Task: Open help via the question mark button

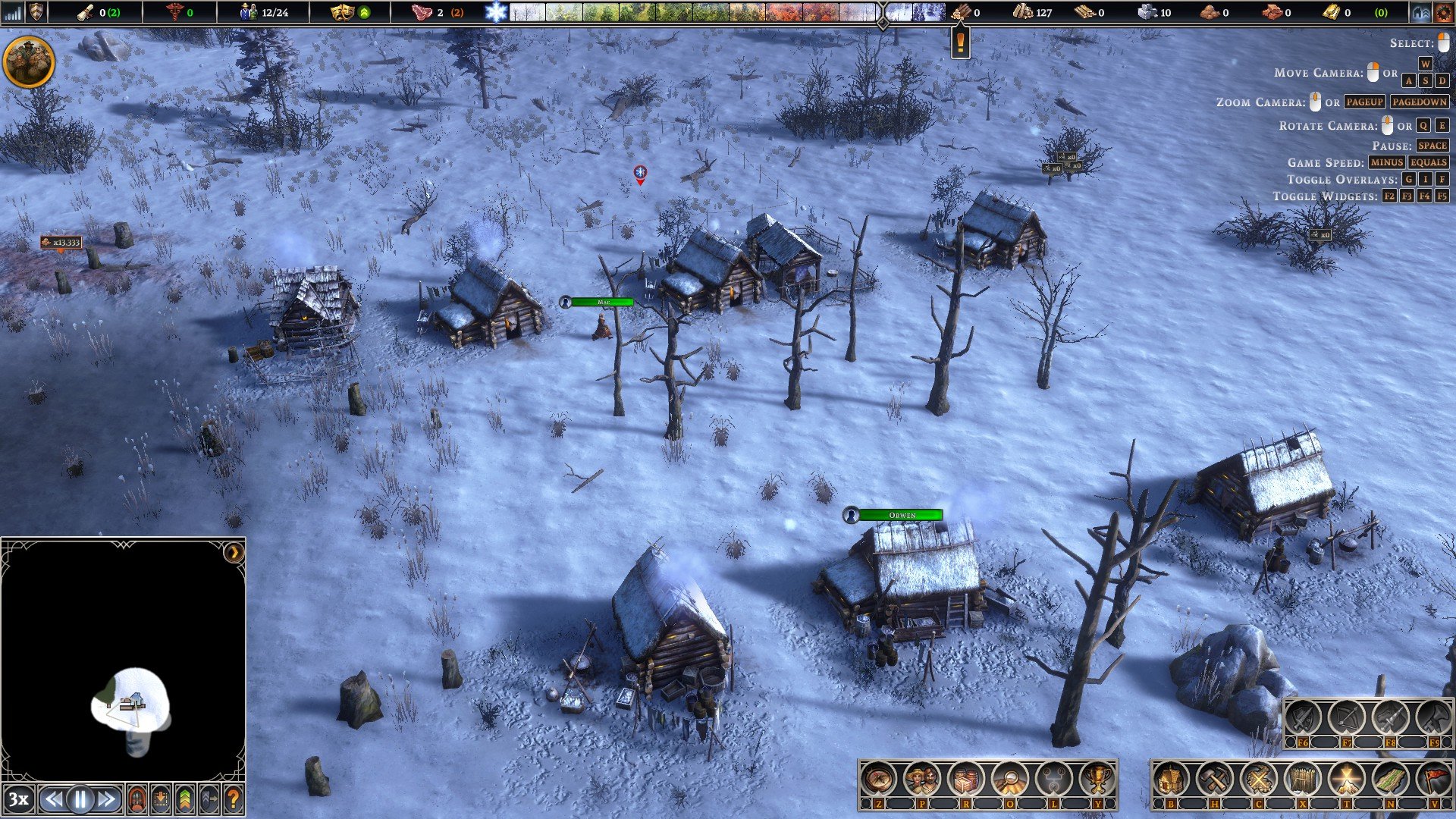Action: tap(233, 799)
